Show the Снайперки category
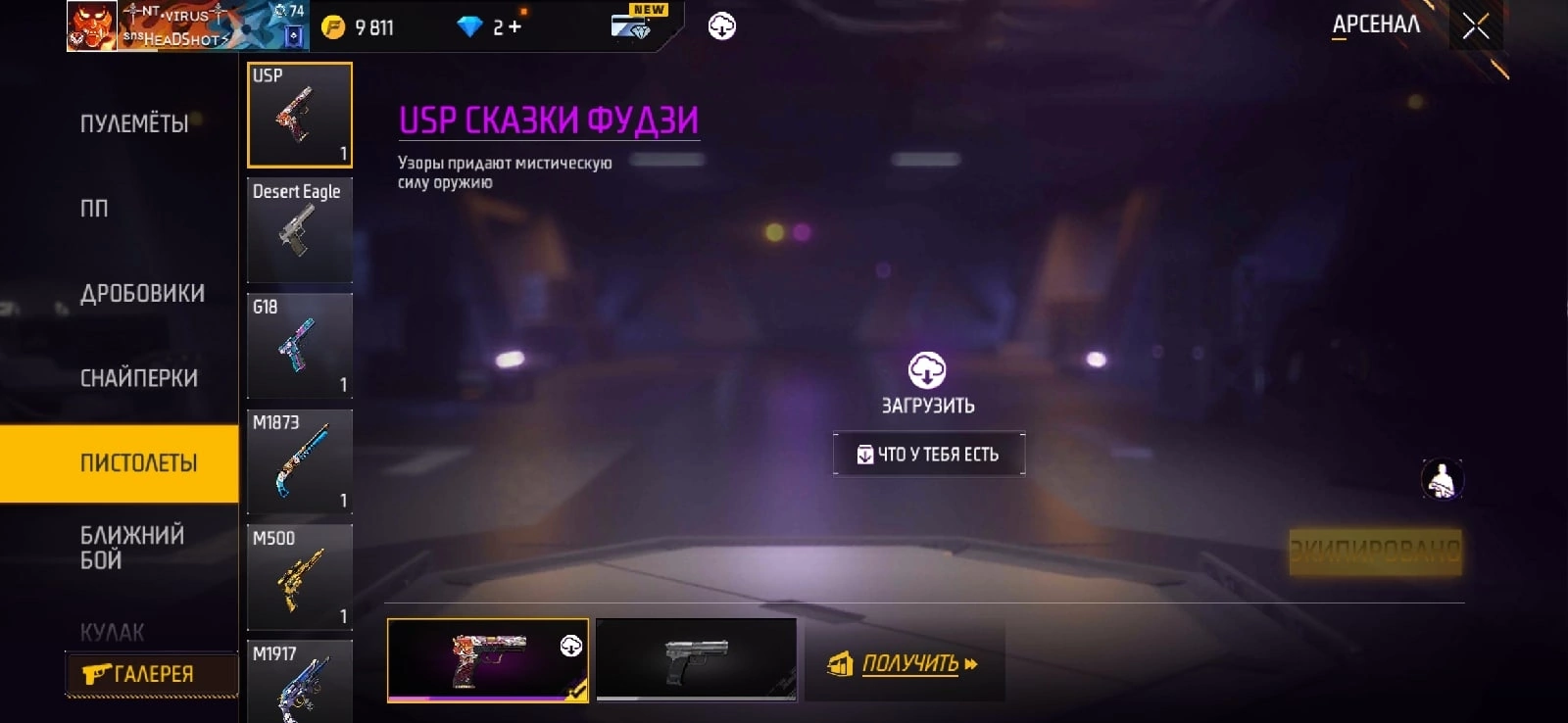Image resolution: width=1568 pixels, height=723 pixels. 138,378
